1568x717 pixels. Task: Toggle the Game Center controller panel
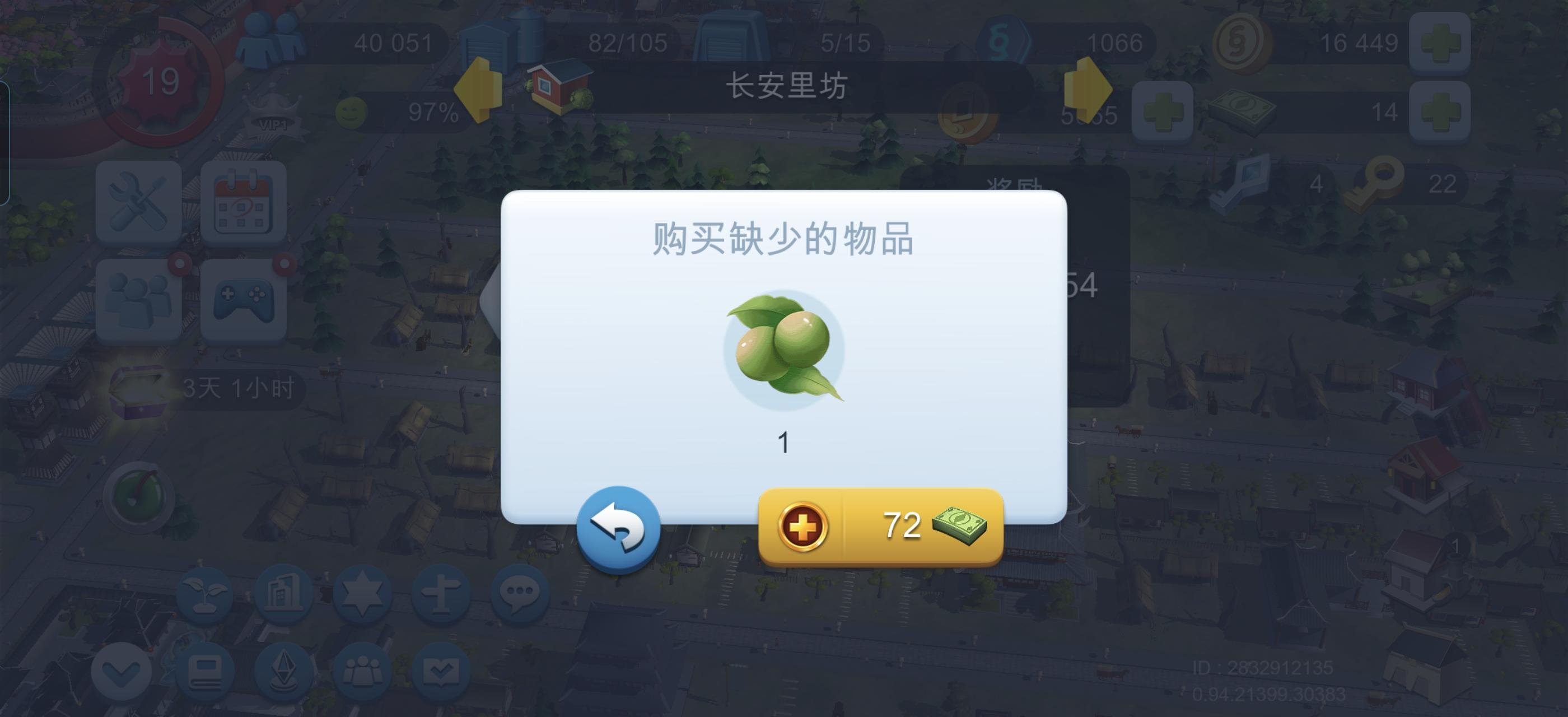(x=244, y=298)
